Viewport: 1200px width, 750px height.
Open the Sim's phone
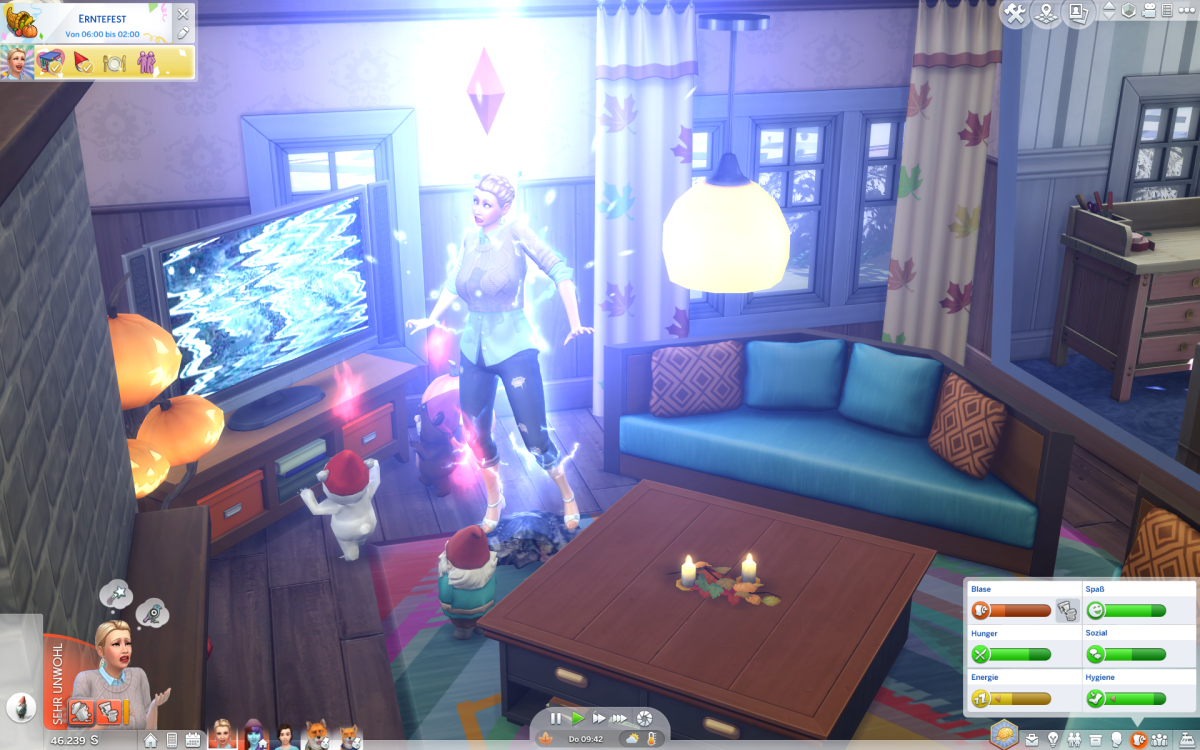(x=171, y=740)
